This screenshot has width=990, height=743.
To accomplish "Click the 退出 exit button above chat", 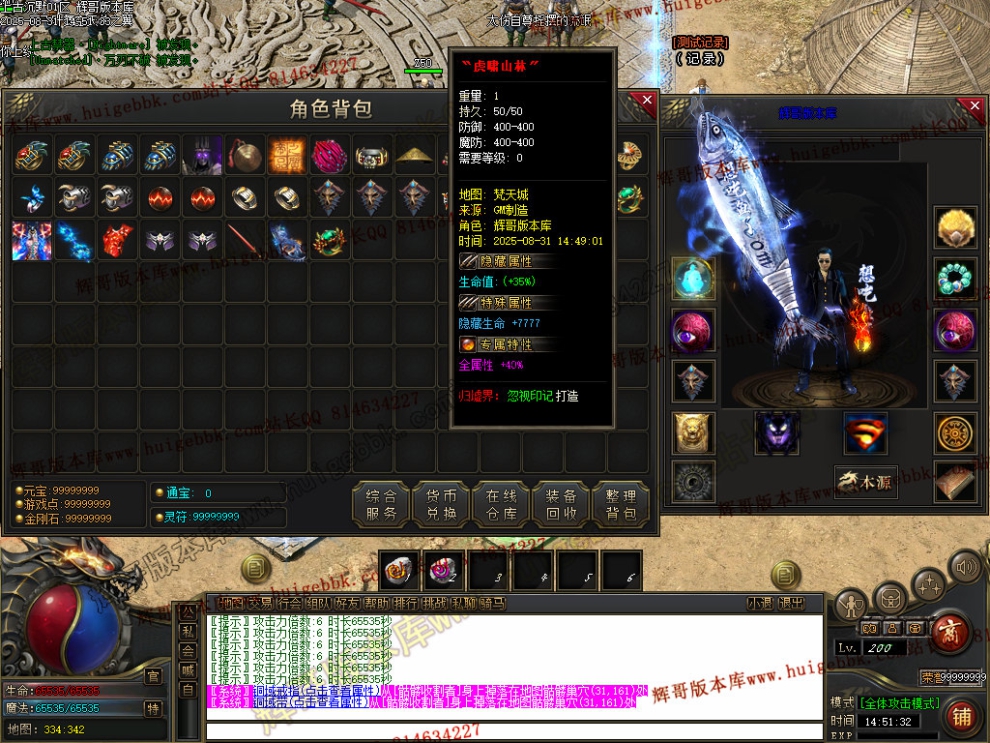I will 791,603.
